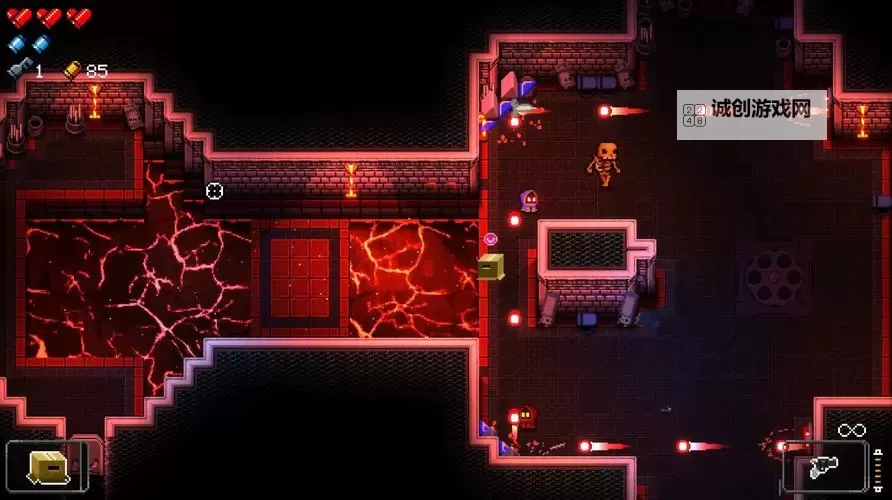Select the cardboard box active item slot
Screen dimensions: 892x500
[x=47, y=467]
